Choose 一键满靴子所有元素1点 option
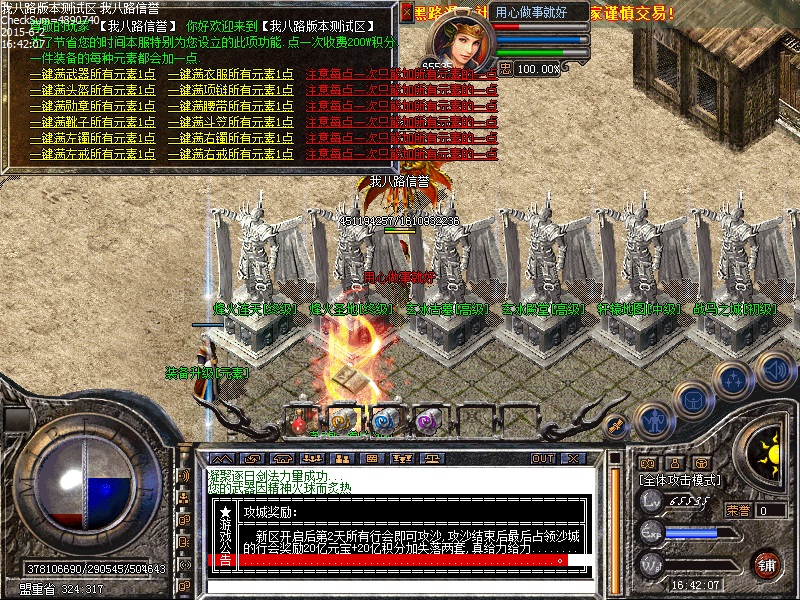This screenshot has width=800, height=600. tap(92, 123)
